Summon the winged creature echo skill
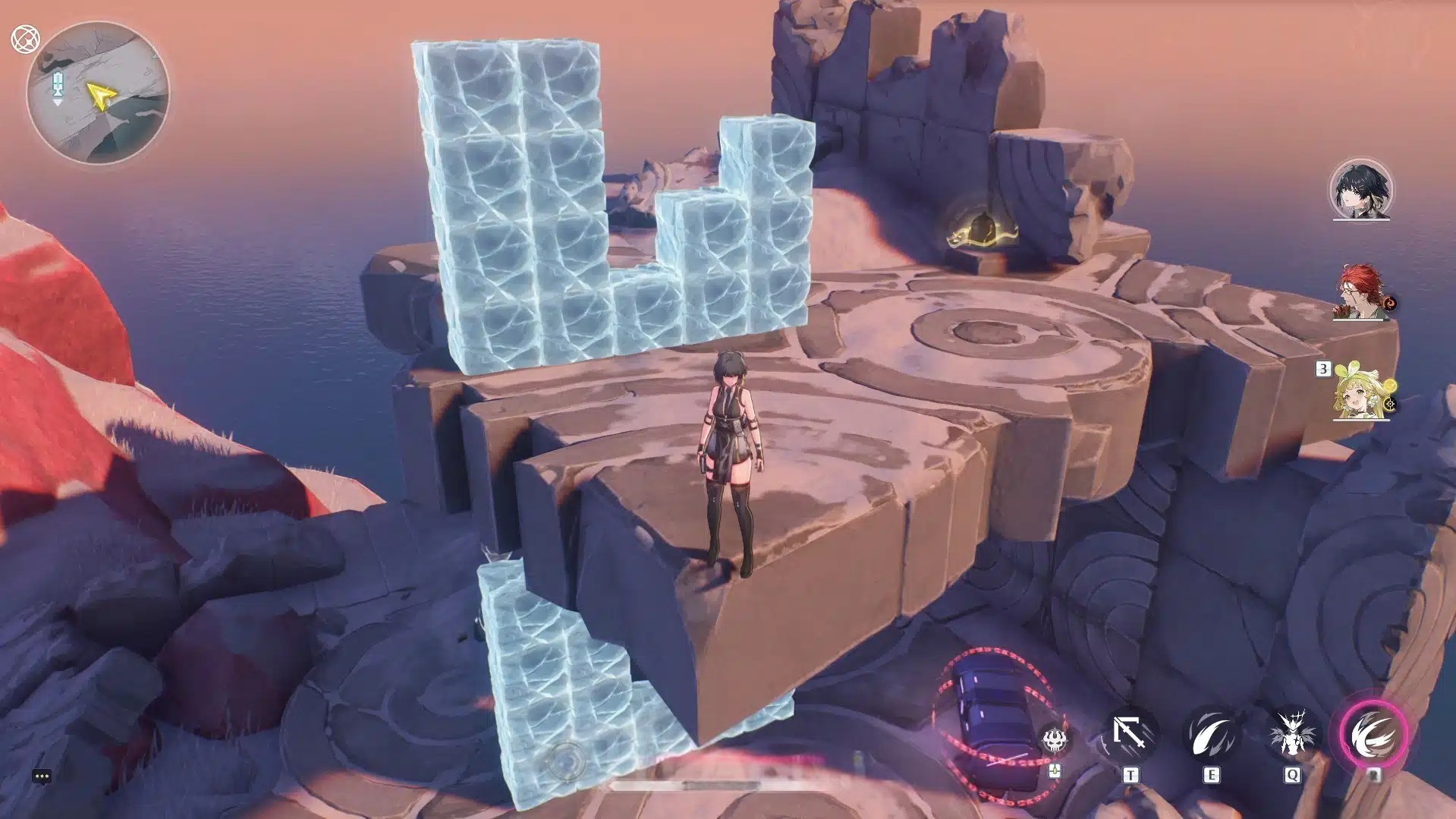 click(1291, 735)
